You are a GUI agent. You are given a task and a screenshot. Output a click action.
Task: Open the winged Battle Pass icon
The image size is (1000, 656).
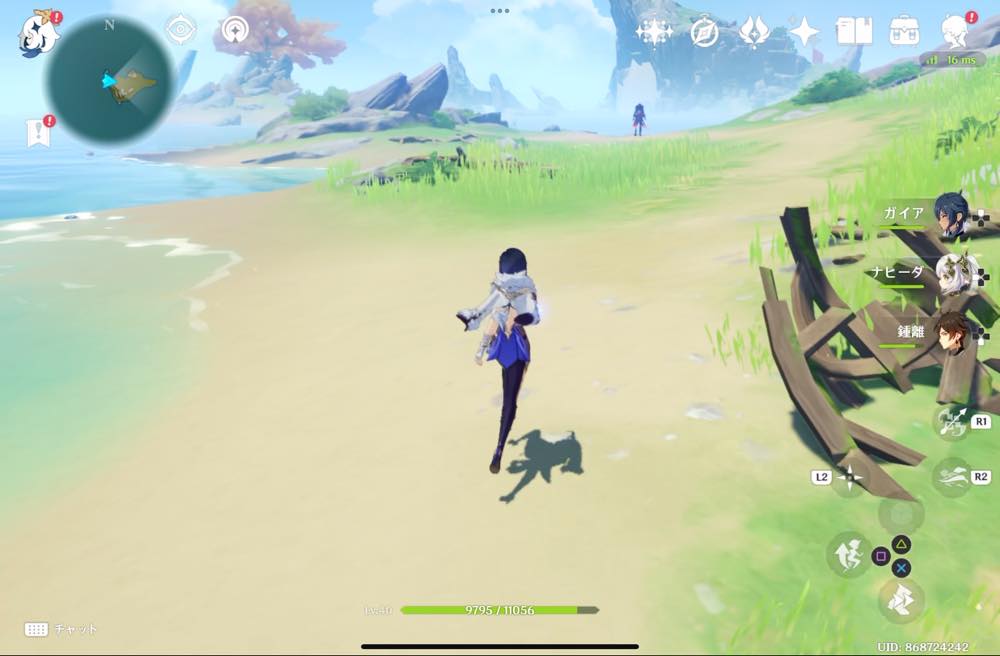coord(753,32)
